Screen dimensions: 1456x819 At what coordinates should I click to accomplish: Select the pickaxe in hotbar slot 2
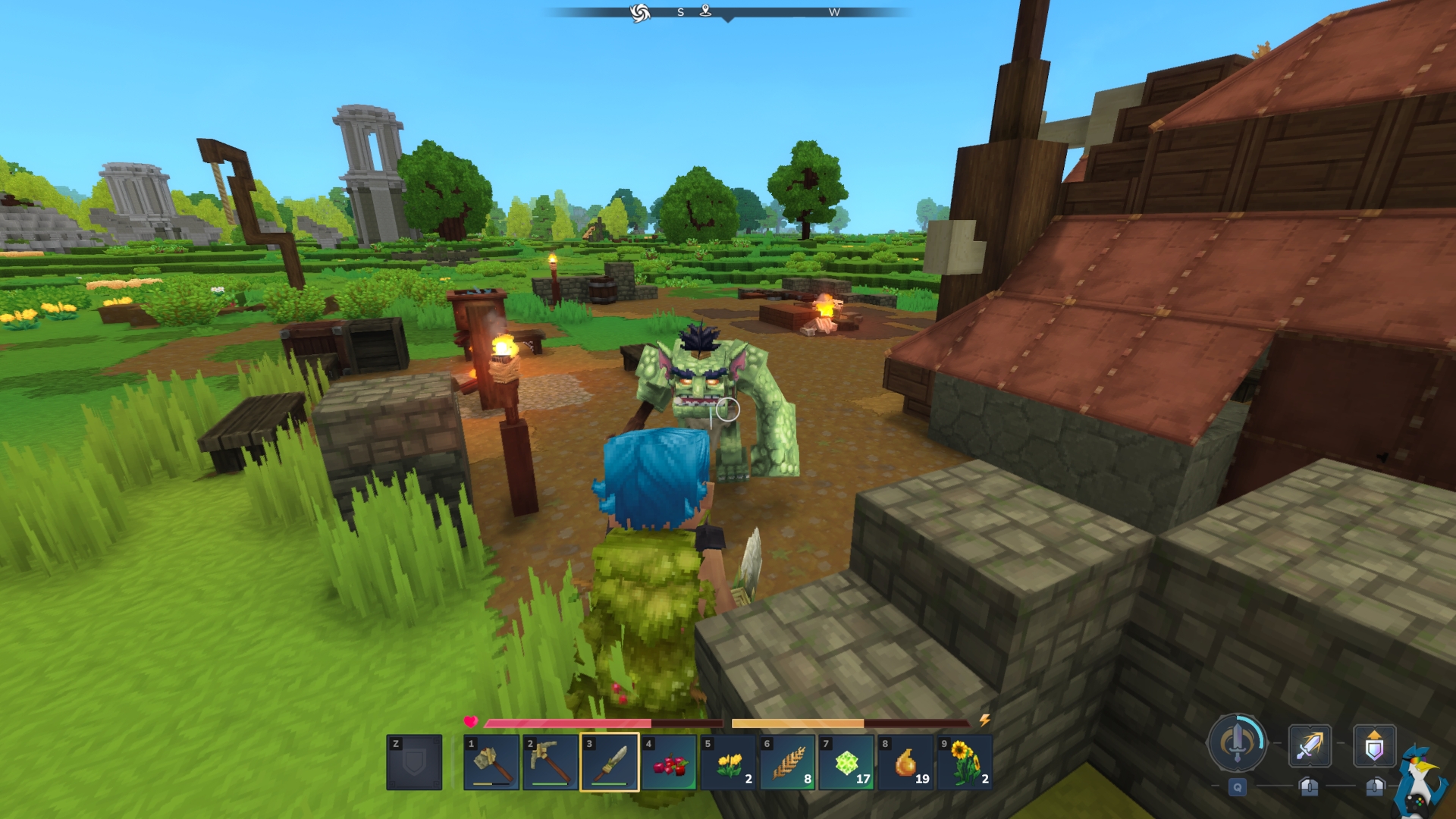[x=551, y=763]
